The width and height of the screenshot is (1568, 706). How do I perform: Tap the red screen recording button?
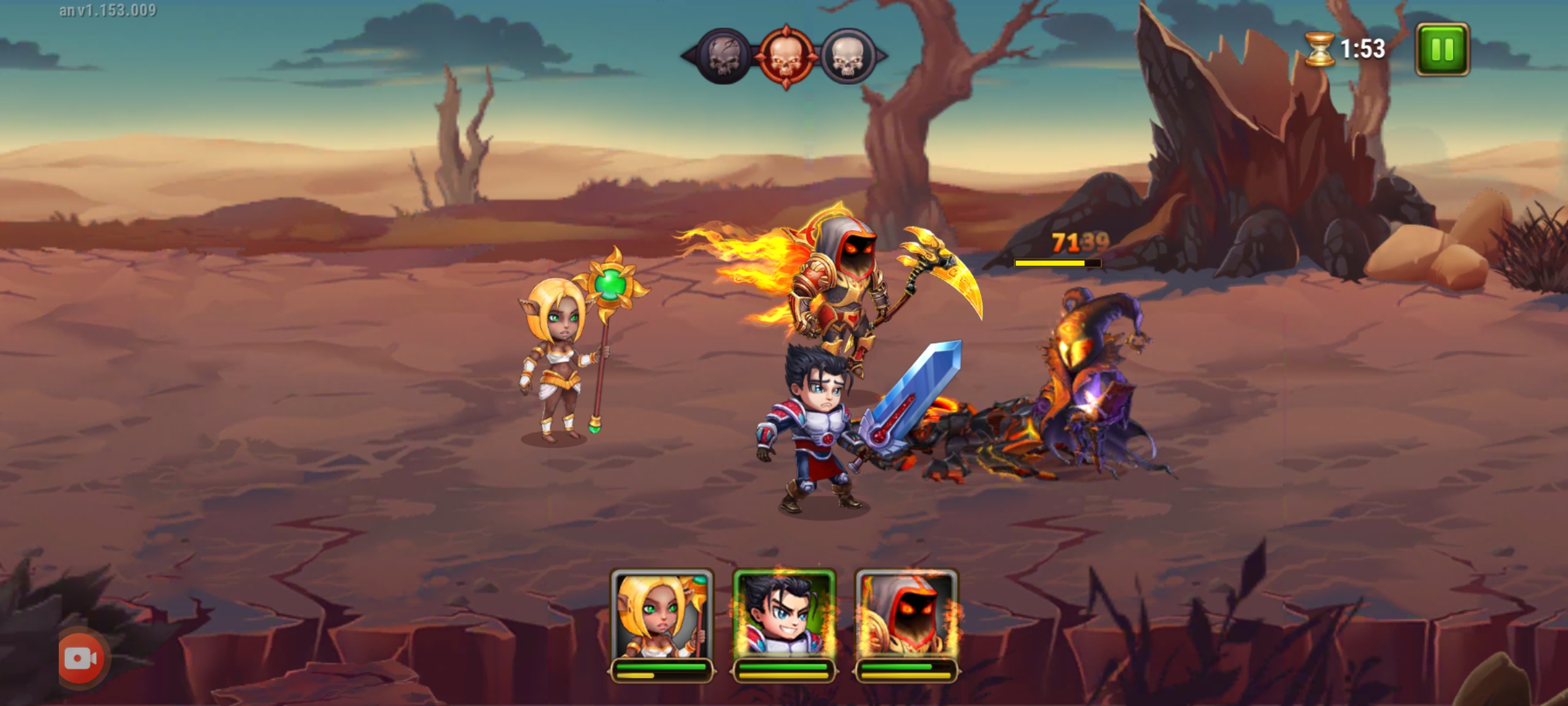point(82,659)
